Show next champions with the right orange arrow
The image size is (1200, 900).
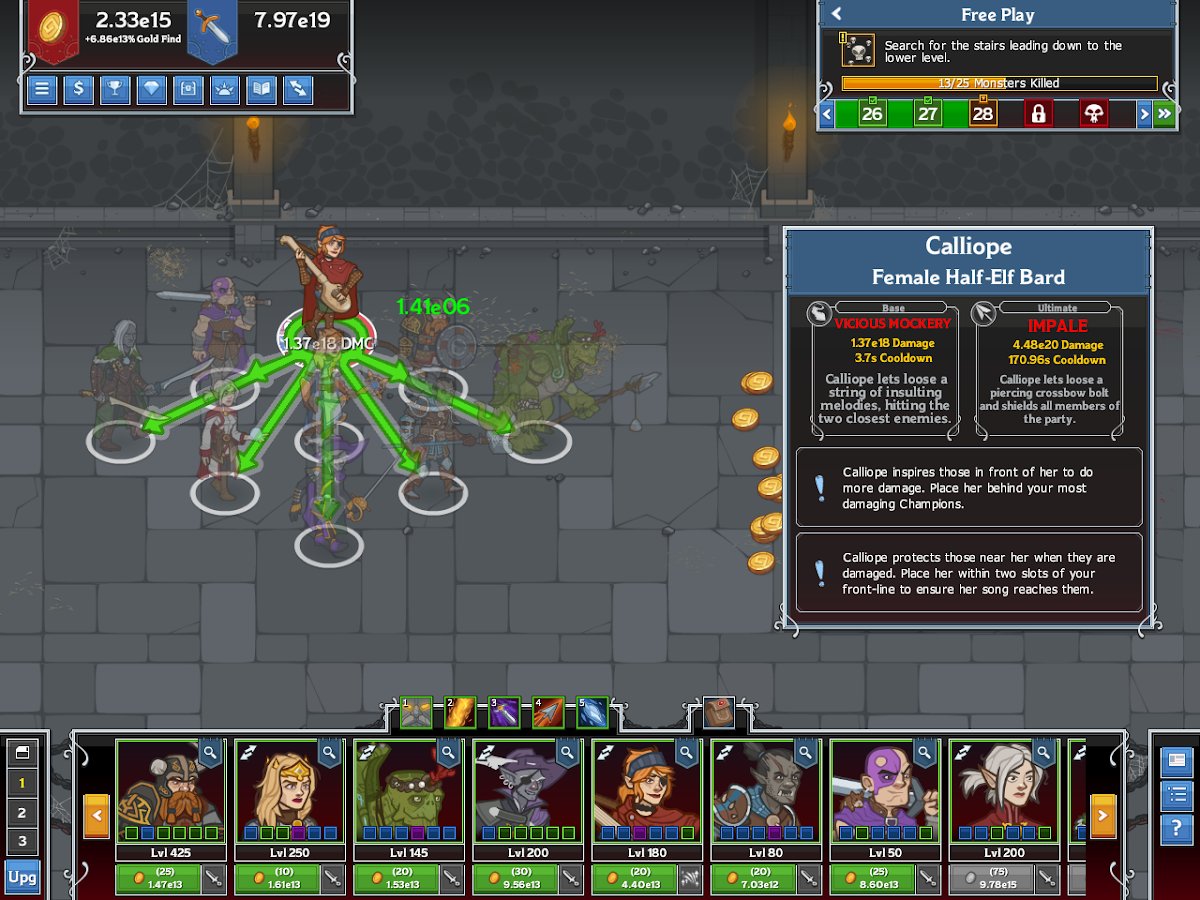point(1102,816)
